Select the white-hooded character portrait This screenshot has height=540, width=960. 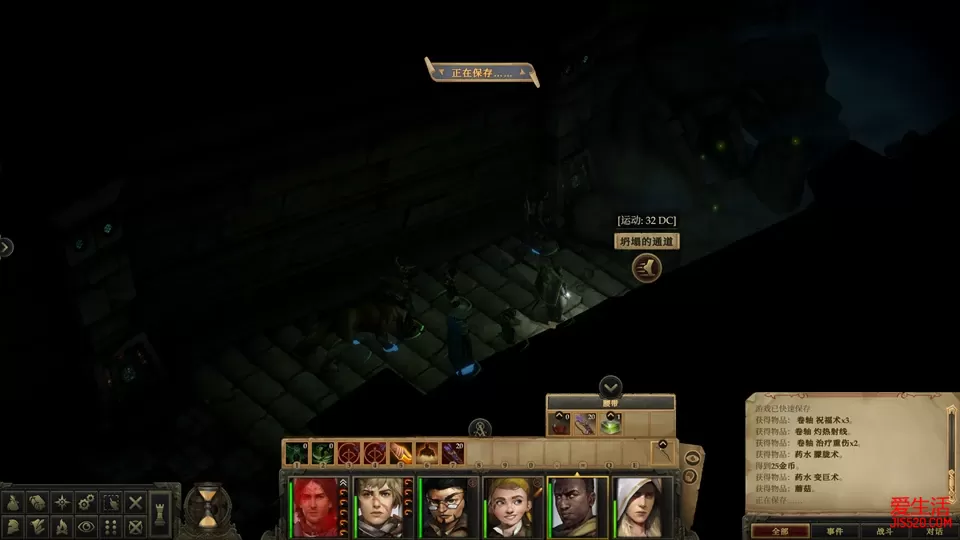(x=640, y=505)
